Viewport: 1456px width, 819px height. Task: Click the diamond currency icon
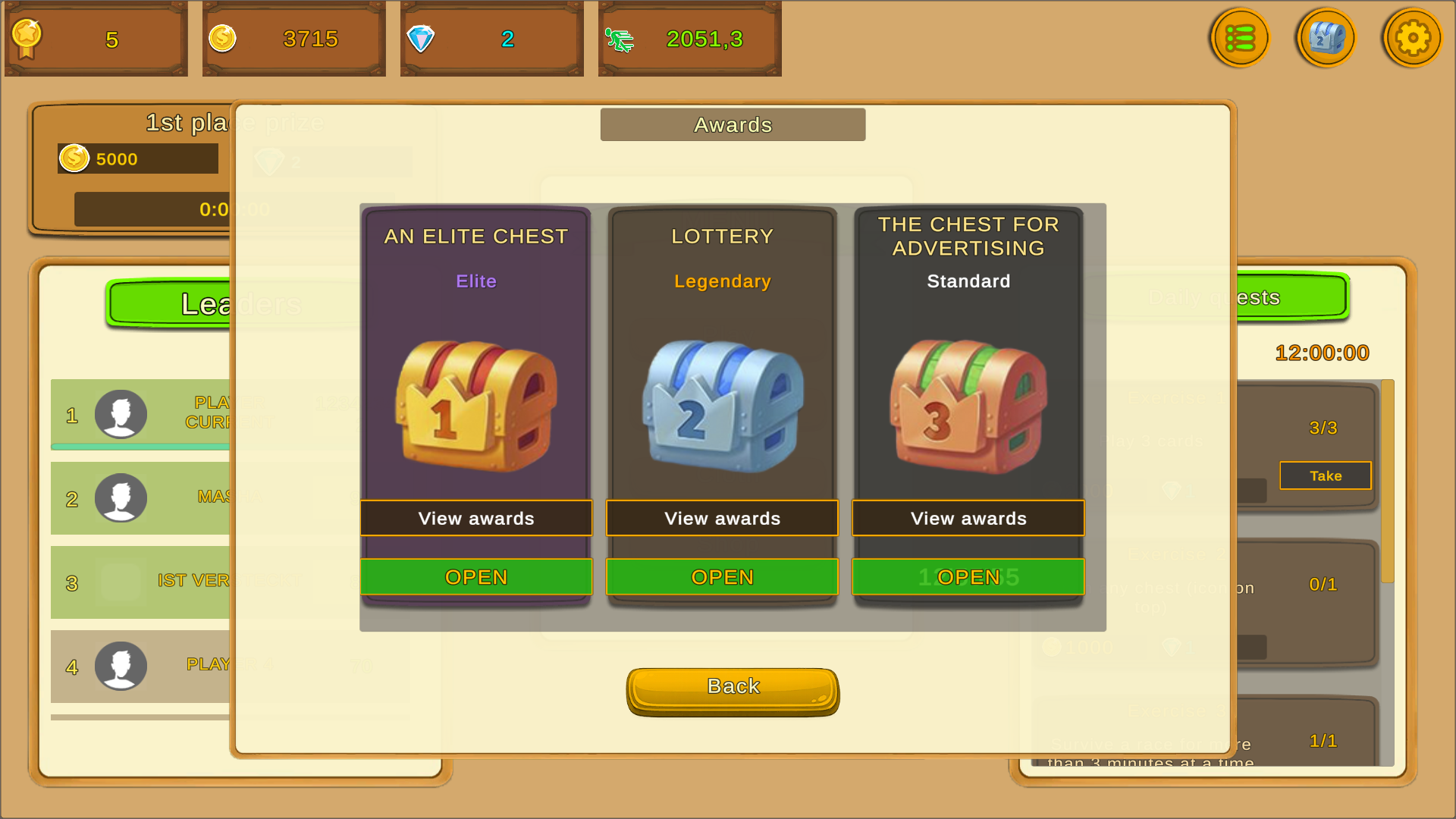tap(422, 37)
